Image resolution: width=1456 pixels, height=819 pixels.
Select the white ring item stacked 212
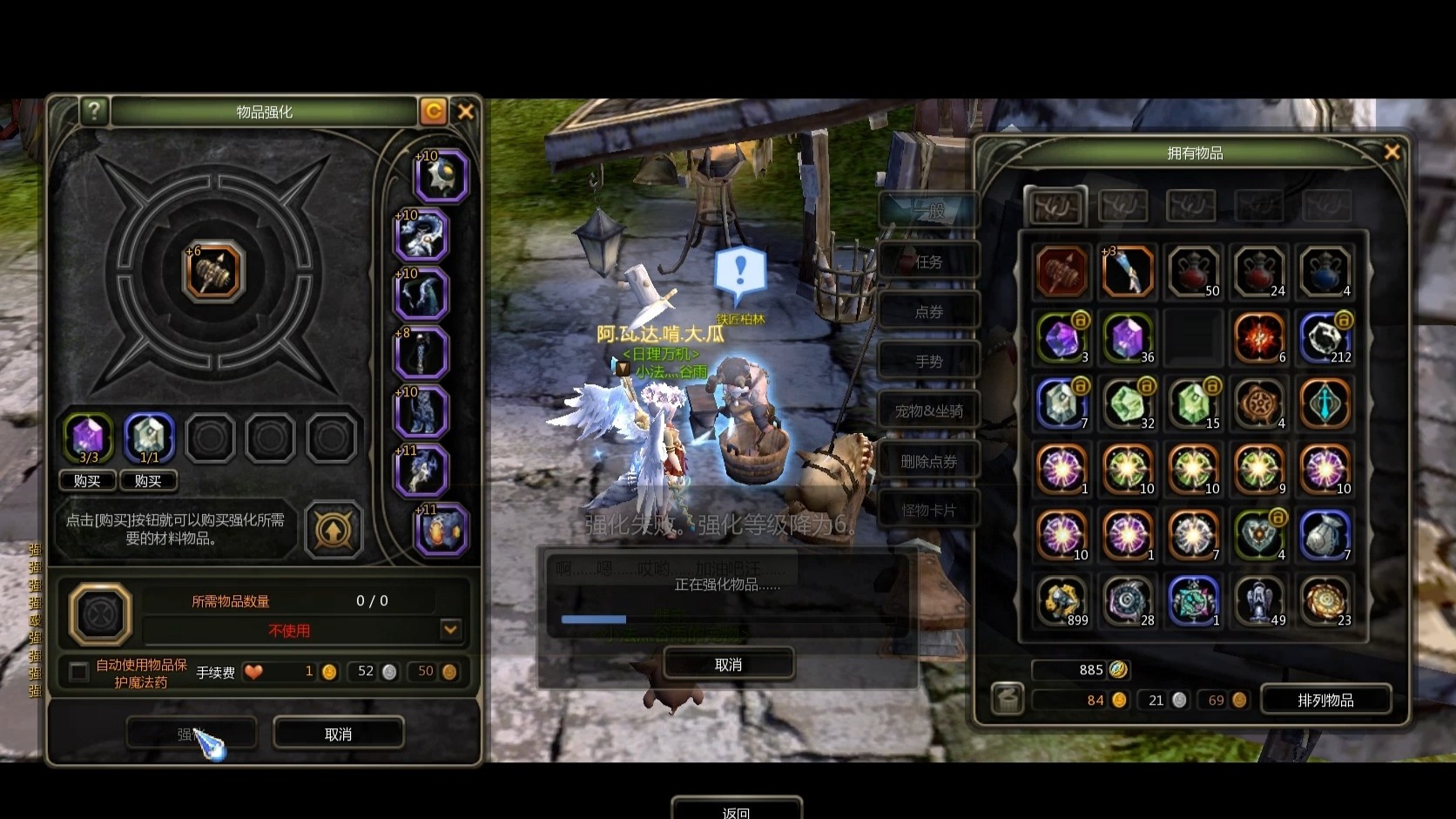tap(1325, 338)
